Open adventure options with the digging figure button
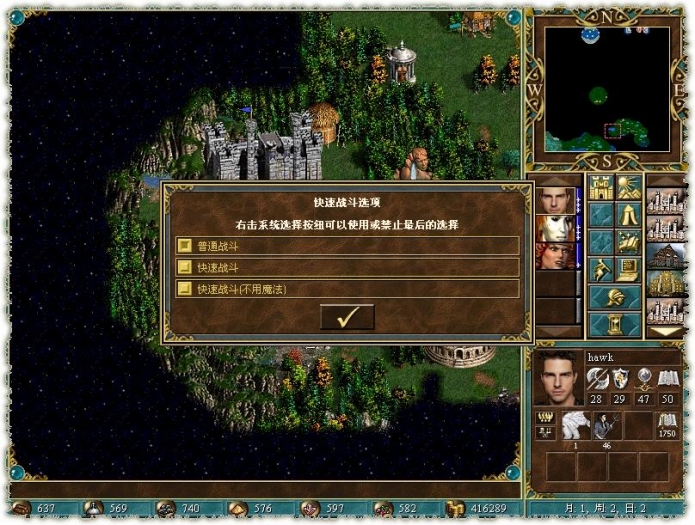Image resolution: width=695 pixels, height=525 pixels. (x=601, y=269)
